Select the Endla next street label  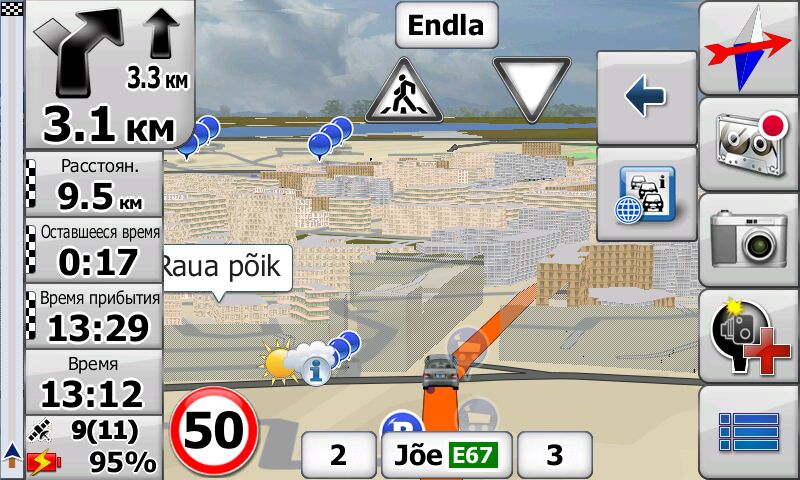click(446, 25)
